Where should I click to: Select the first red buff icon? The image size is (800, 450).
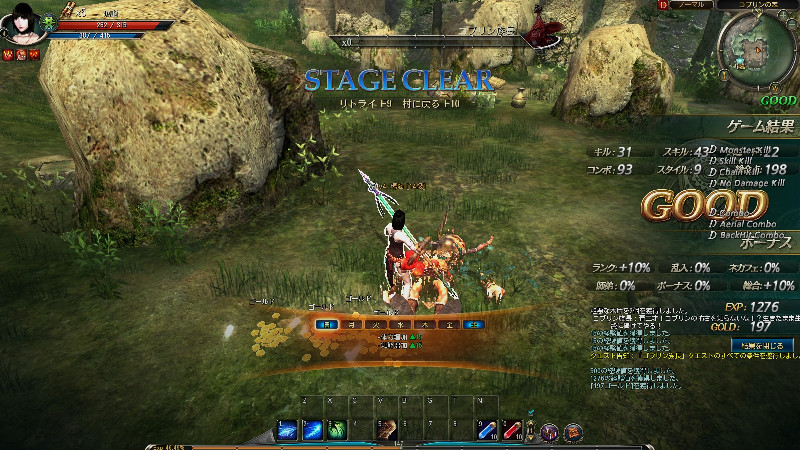9,55
